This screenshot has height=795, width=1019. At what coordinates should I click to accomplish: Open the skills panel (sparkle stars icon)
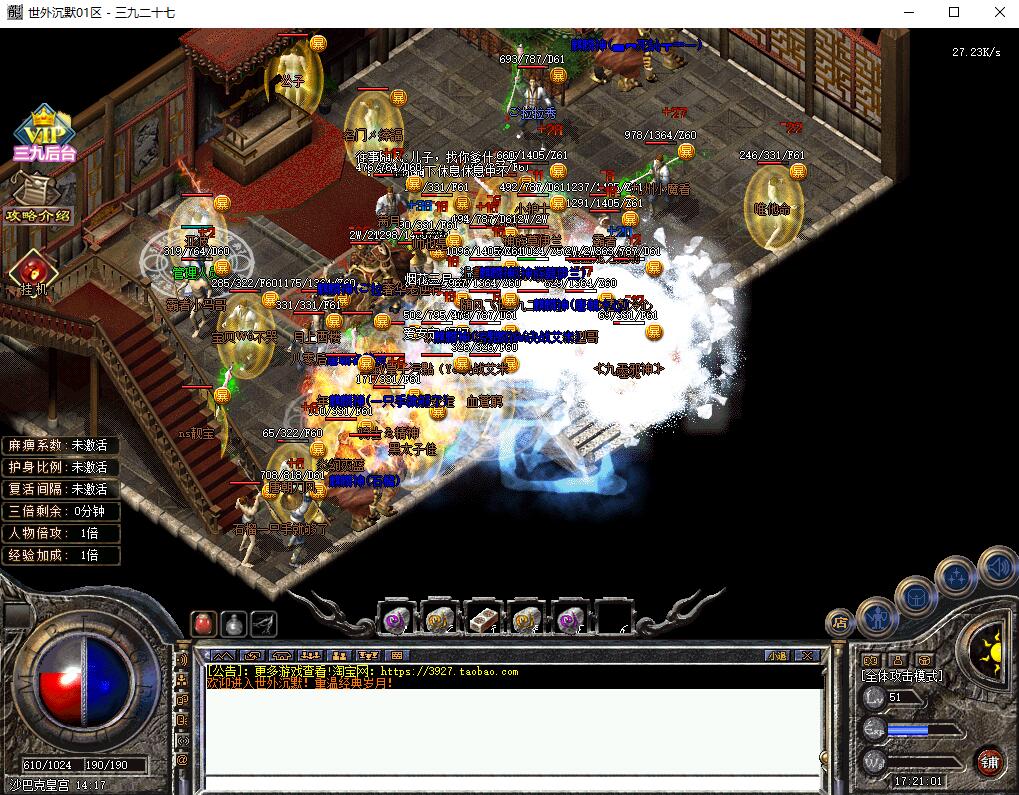[956, 577]
